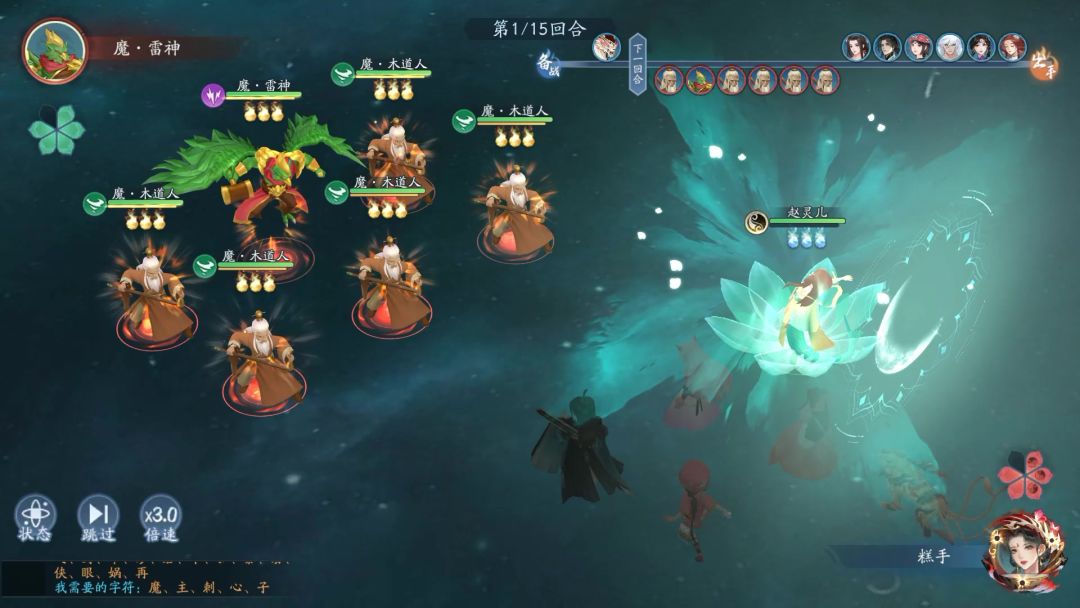
Task: Click the 魔·雷神 portrait in the corner
Action: pyautogui.click(x=54, y=50)
